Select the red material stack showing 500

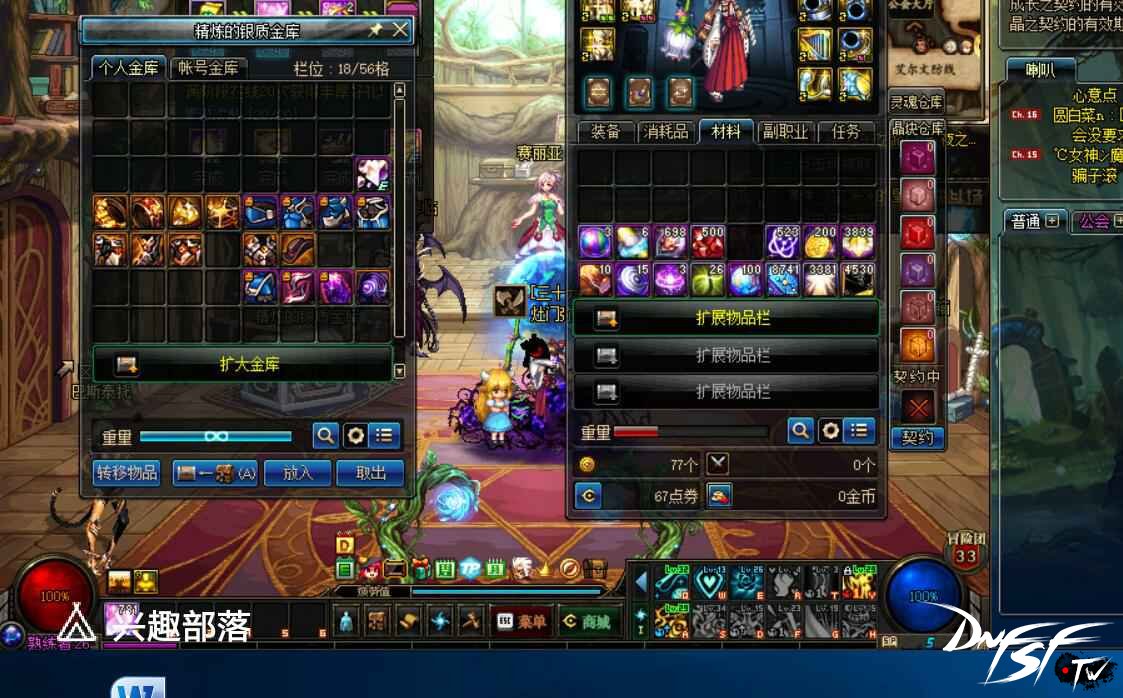[x=708, y=242]
